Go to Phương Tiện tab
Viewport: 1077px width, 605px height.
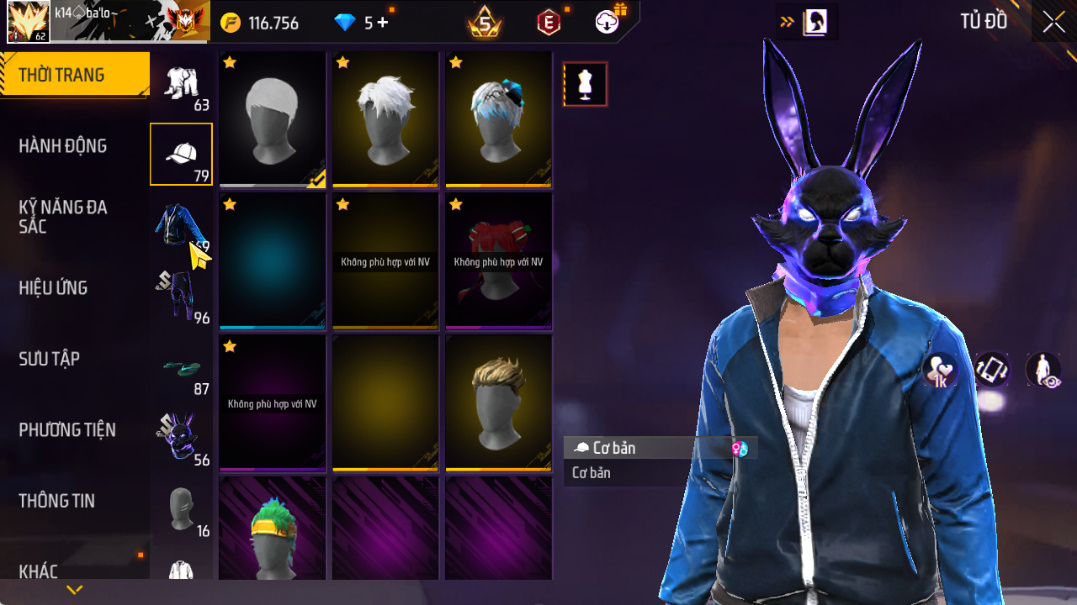(x=67, y=430)
